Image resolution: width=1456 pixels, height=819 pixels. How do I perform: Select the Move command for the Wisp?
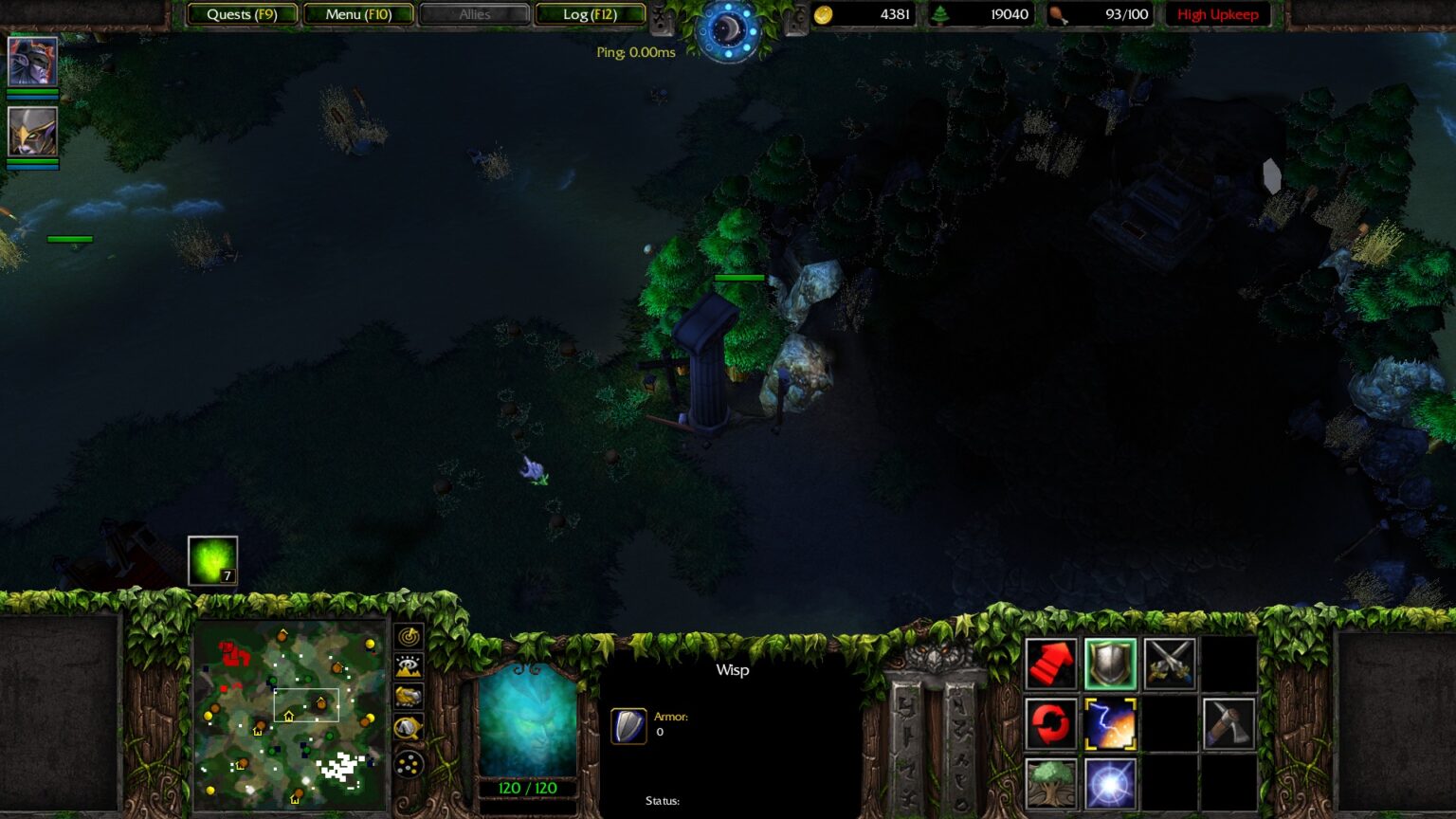click(x=1050, y=662)
